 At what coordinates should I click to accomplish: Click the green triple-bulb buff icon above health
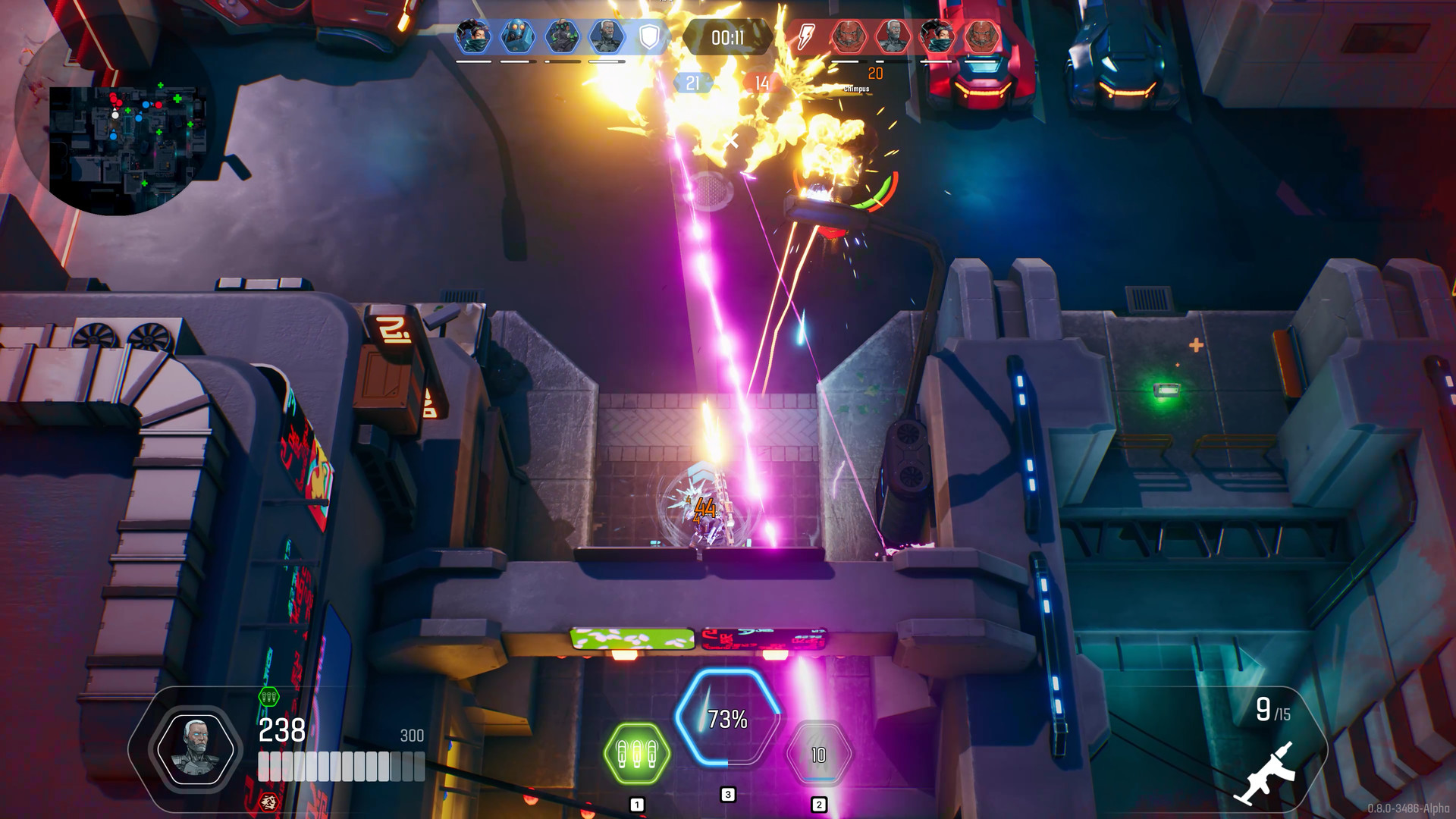click(x=268, y=696)
